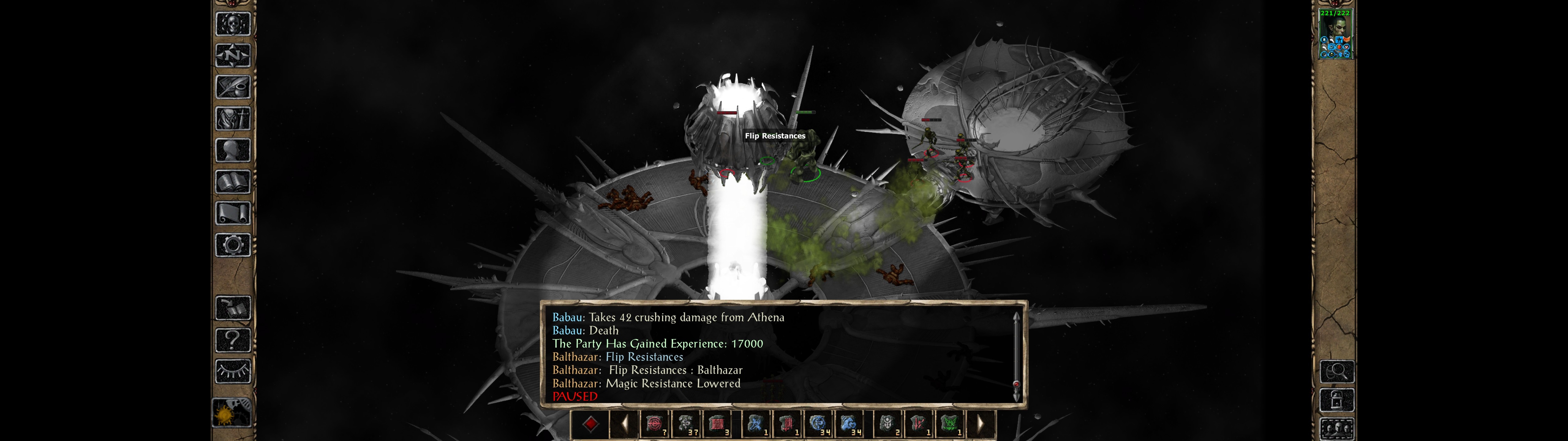1568x441 pixels.
Task: Select all party members with the group button
Action: click(1337, 429)
